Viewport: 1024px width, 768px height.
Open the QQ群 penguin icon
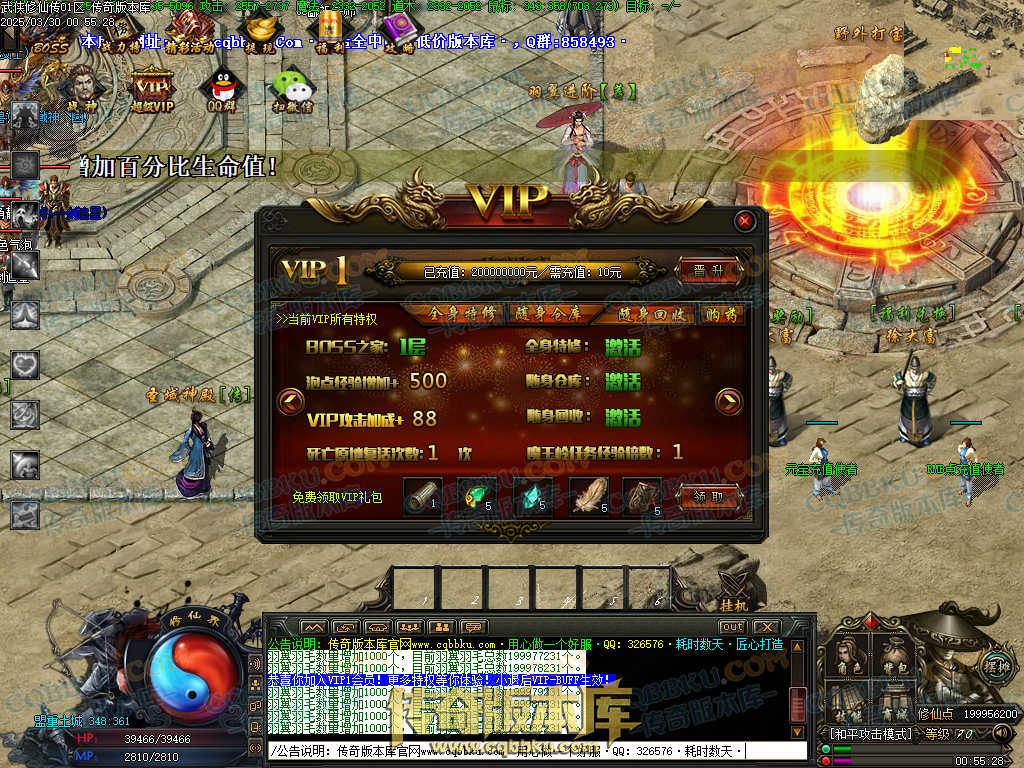pyautogui.click(x=222, y=88)
